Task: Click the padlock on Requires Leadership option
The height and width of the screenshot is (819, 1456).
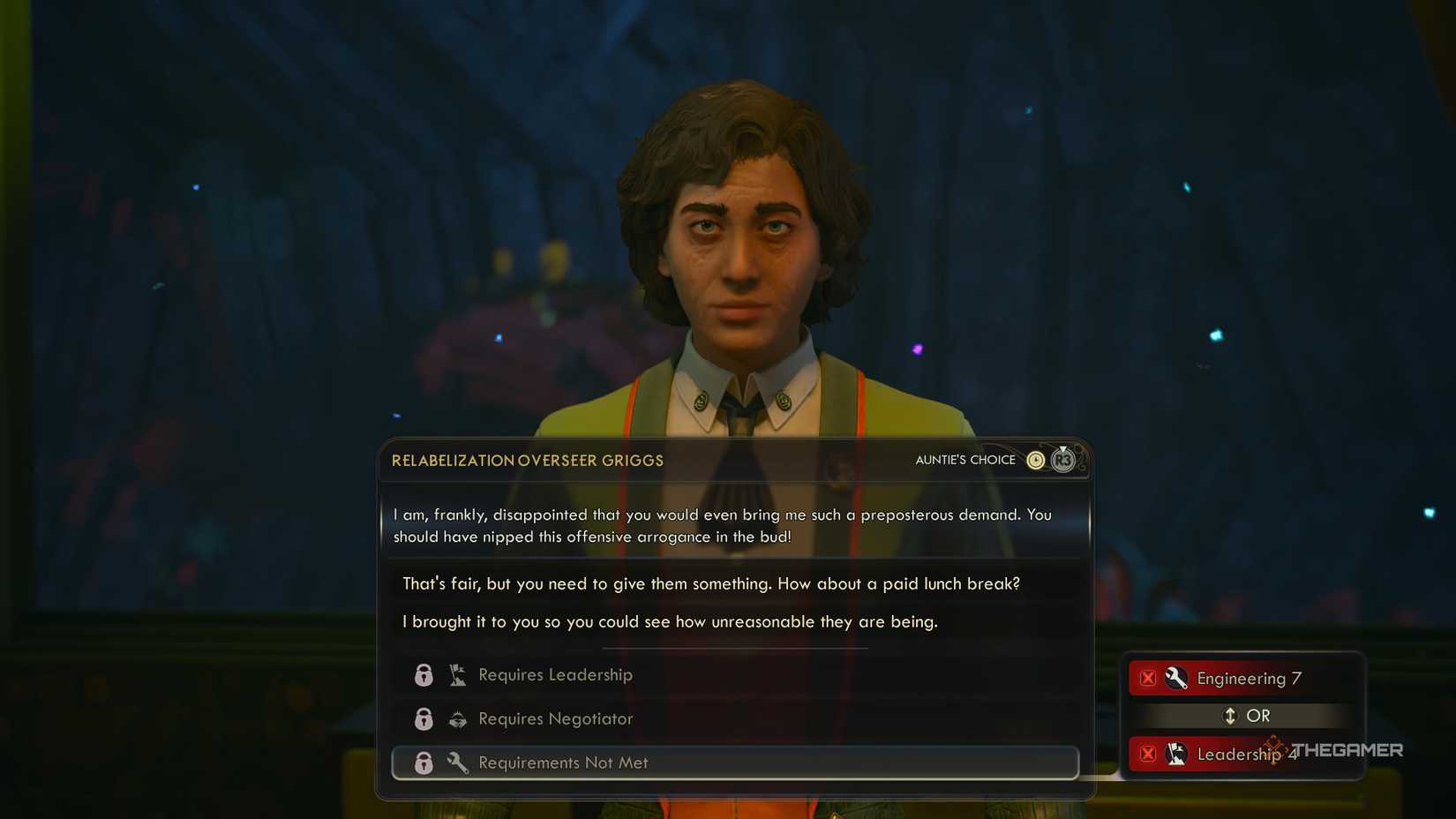Action: tap(424, 674)
